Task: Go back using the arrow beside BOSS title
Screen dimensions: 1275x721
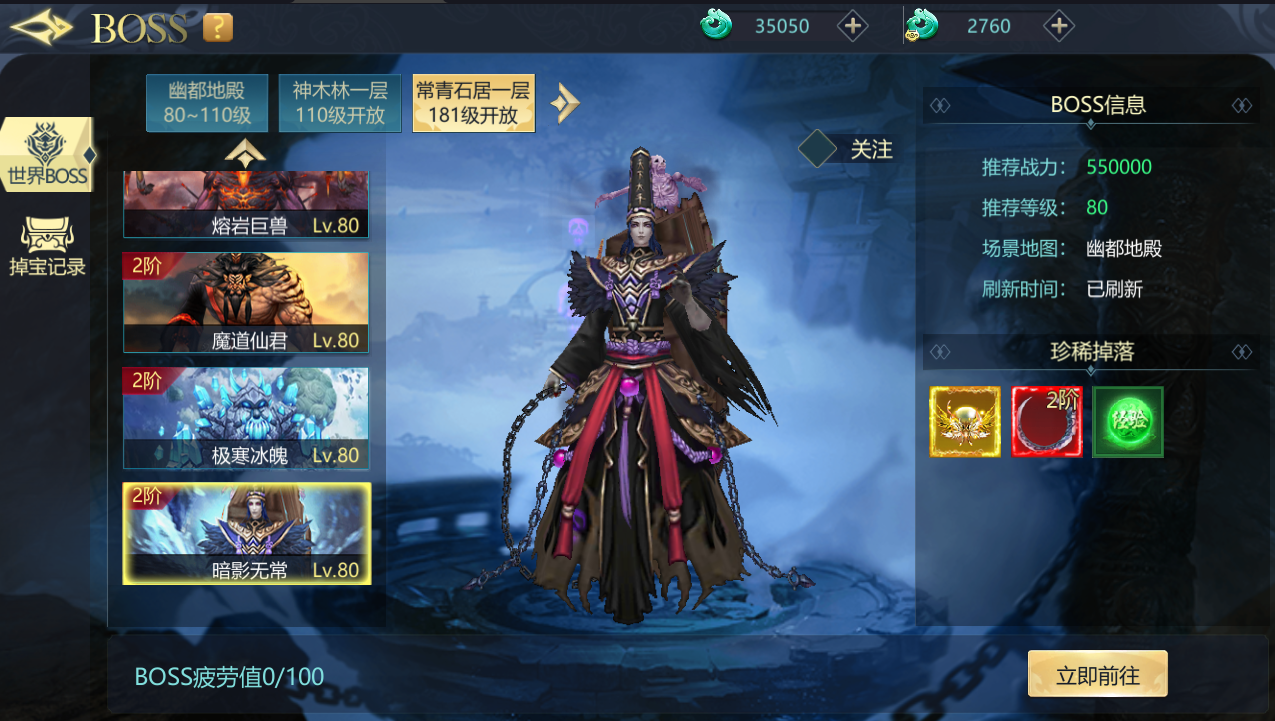Action: (42, 27)
